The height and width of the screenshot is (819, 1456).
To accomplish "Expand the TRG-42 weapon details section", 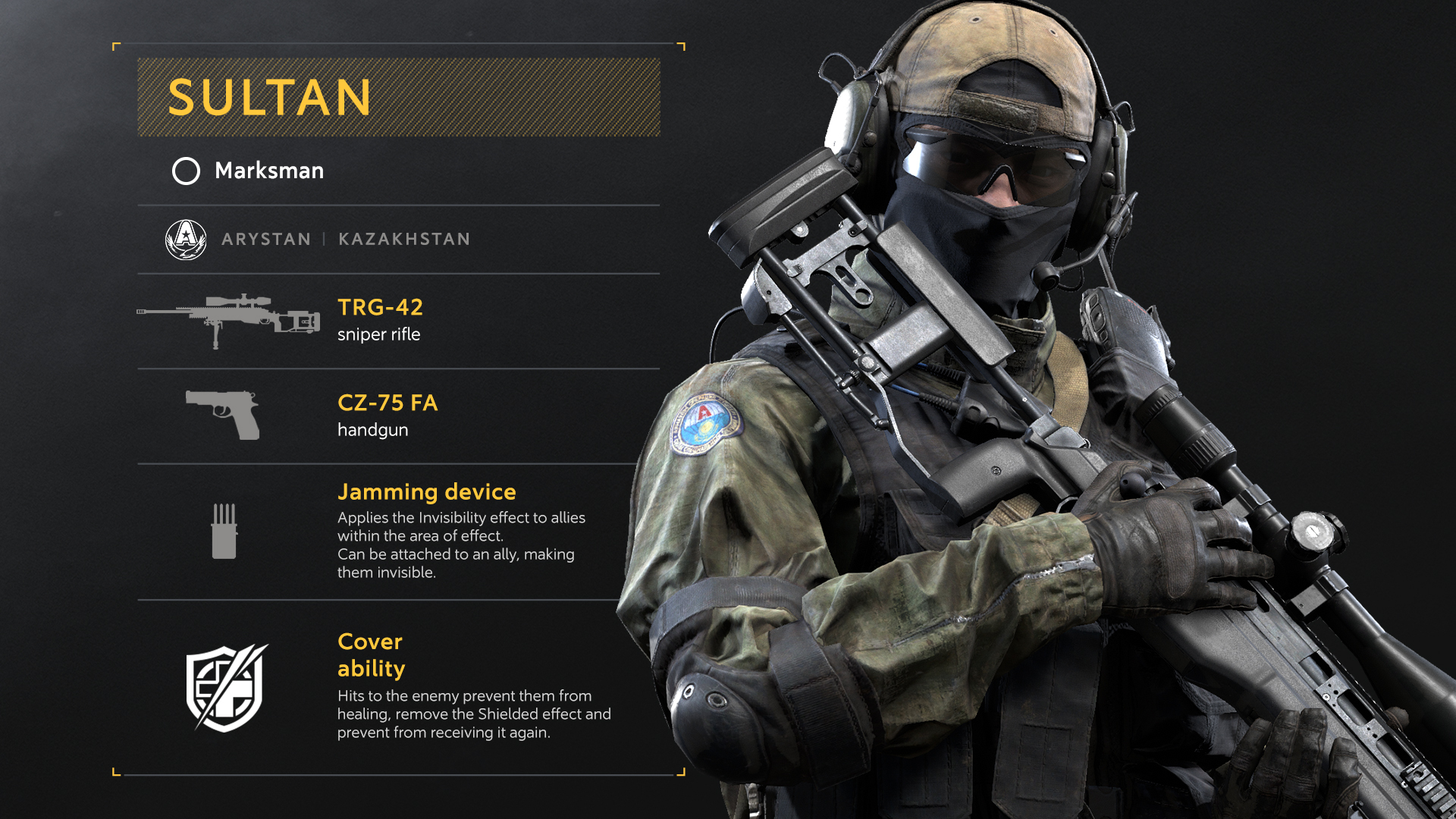I will coord(381,307).
